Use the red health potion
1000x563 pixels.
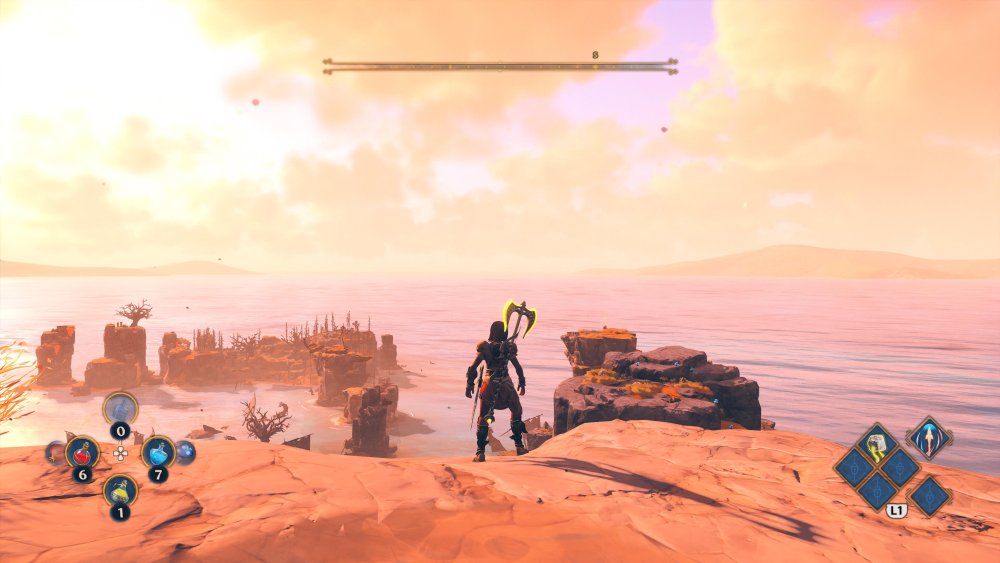pyautogui.click(x=82, y=453)
